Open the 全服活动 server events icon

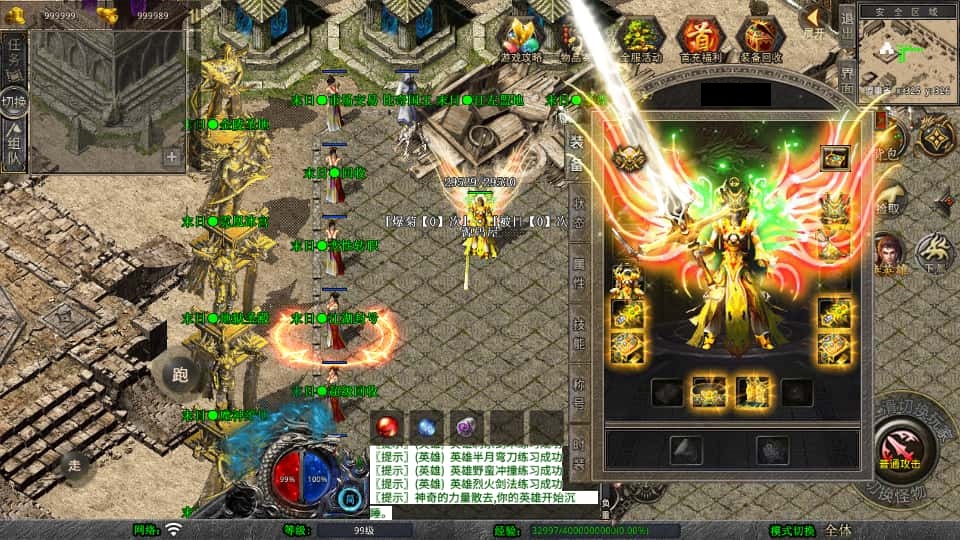(x=643, y=40)
